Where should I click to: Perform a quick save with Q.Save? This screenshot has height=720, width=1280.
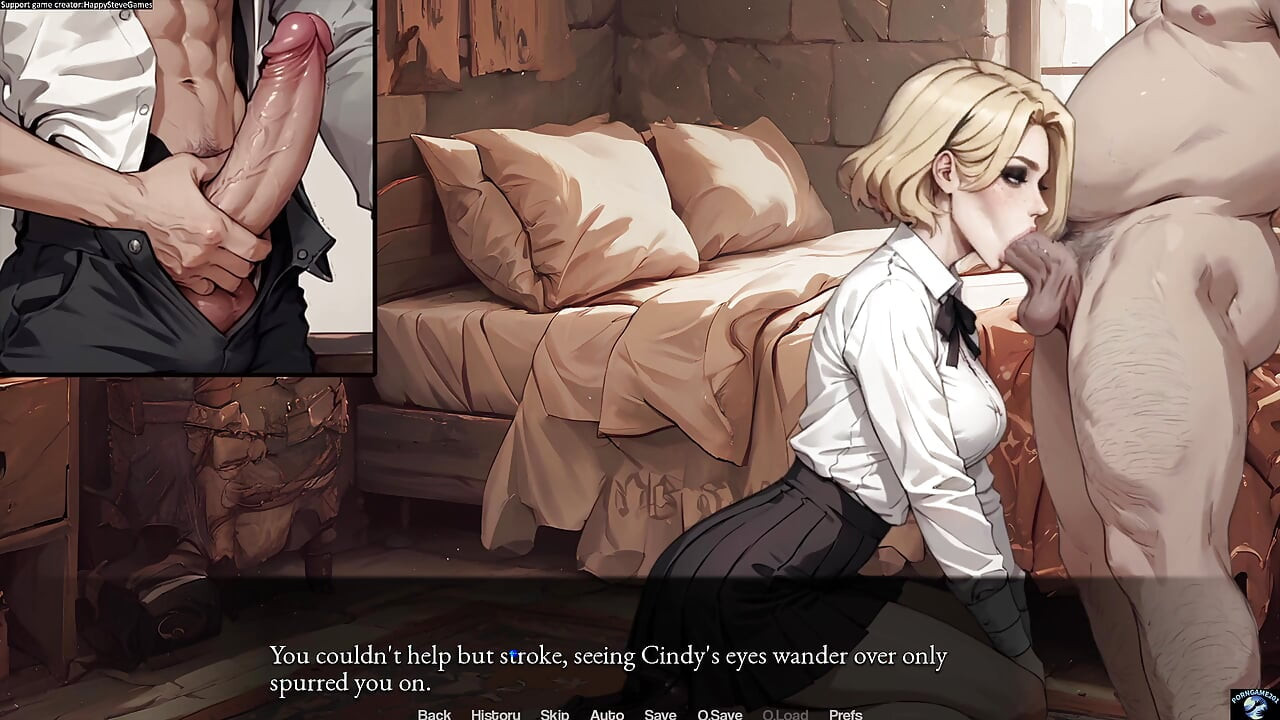click(718, 714)
